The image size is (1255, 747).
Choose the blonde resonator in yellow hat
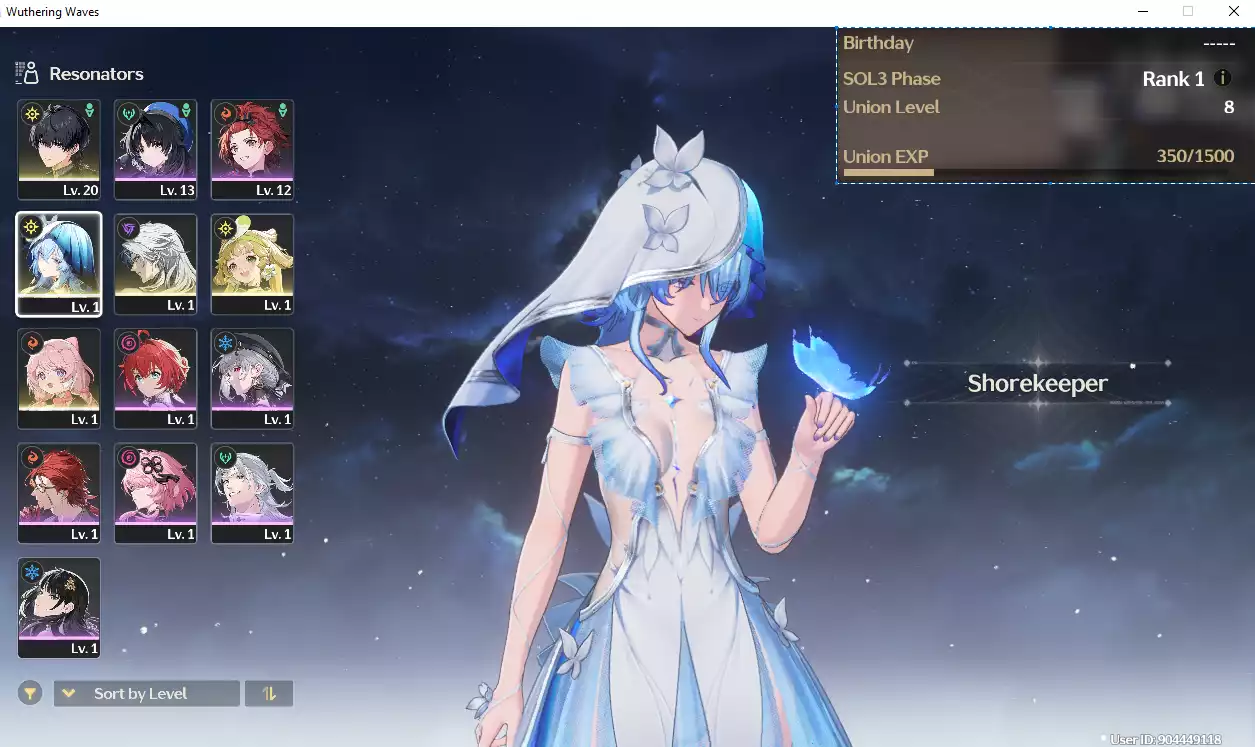pos(253,263)
